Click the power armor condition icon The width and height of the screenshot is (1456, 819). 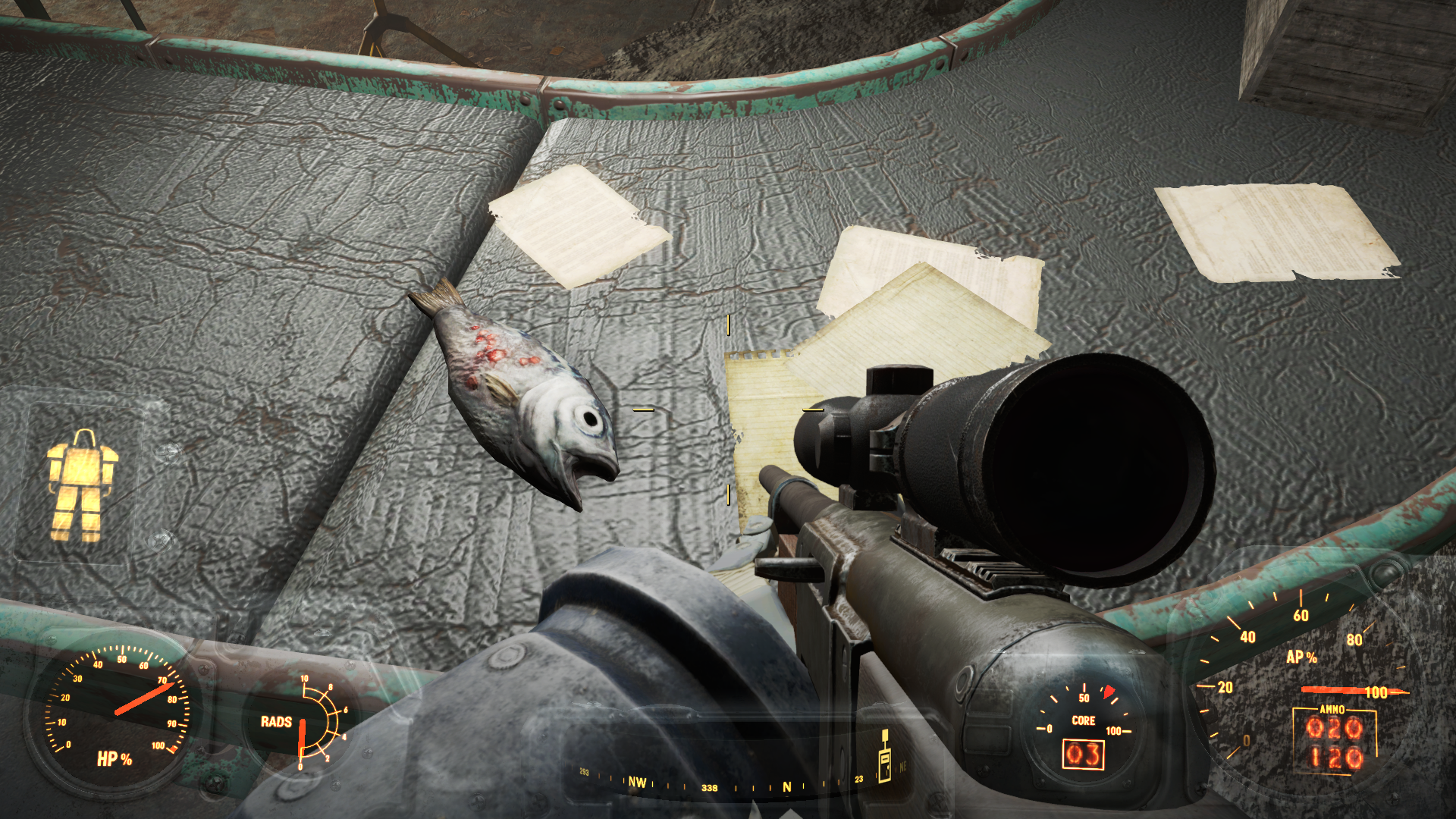click(x=81, y=485)
